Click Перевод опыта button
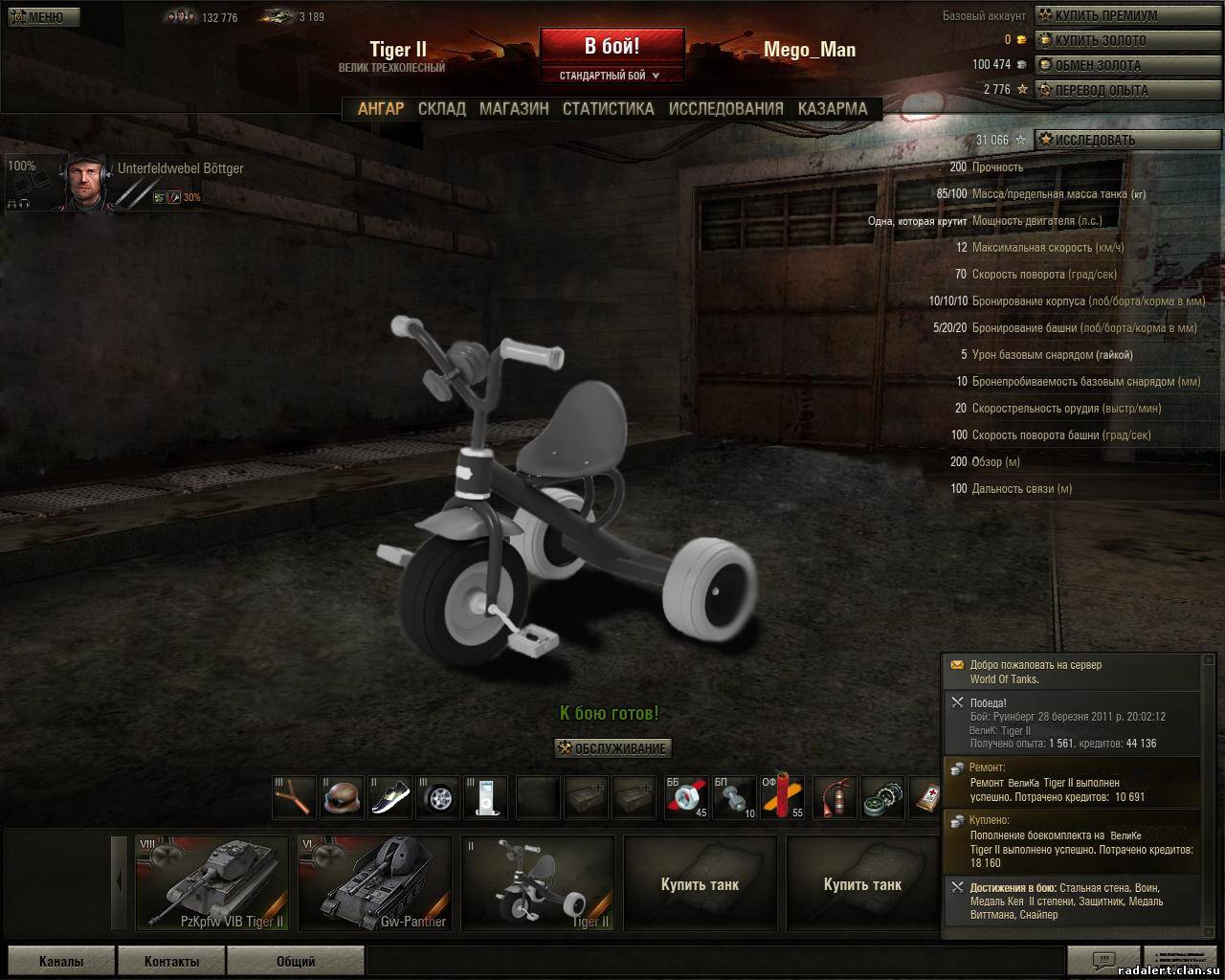This screenshot has height=980, width=1225. 1100,90
